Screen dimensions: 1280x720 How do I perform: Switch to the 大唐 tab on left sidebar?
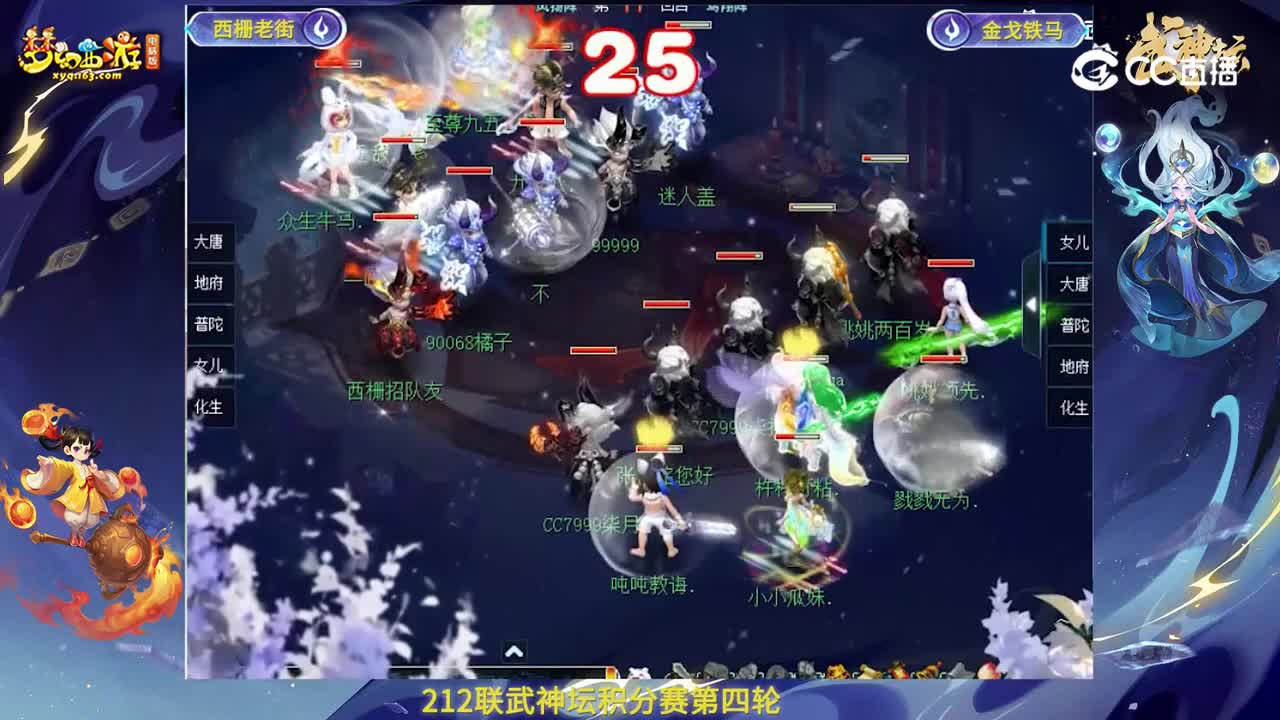click(207, 242)
